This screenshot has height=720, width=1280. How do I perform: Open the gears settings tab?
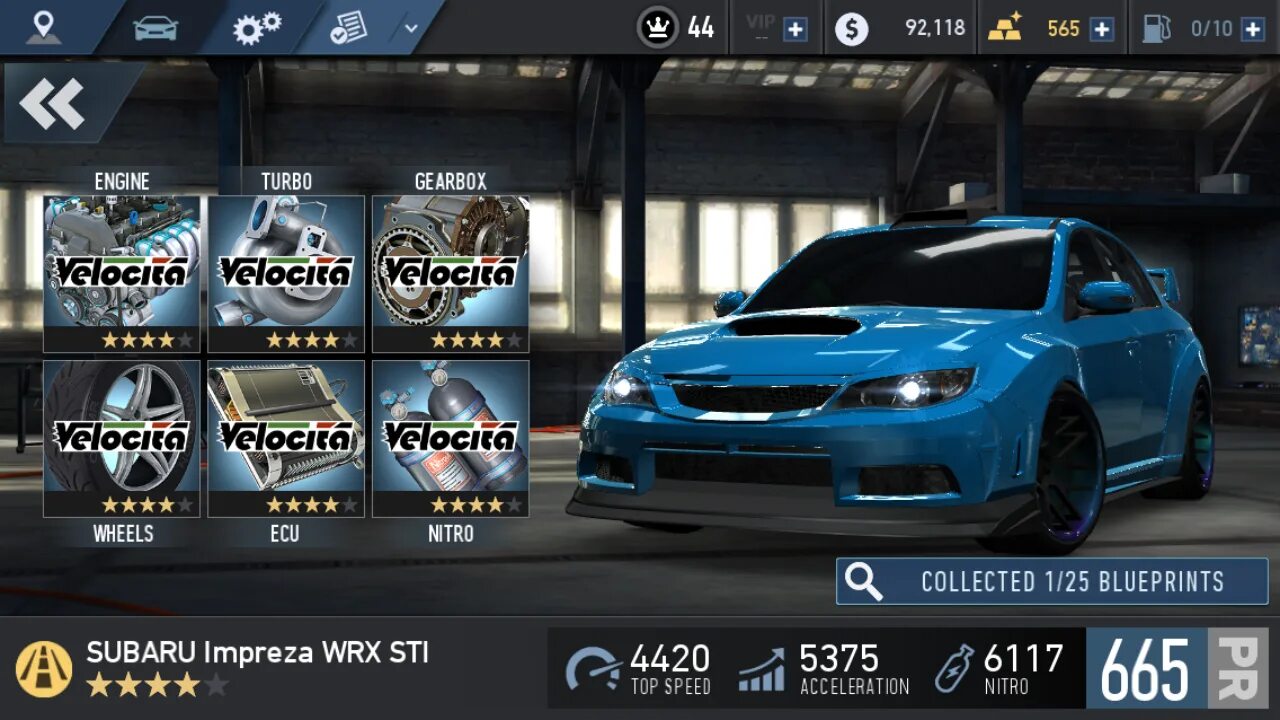coord(257,28)
